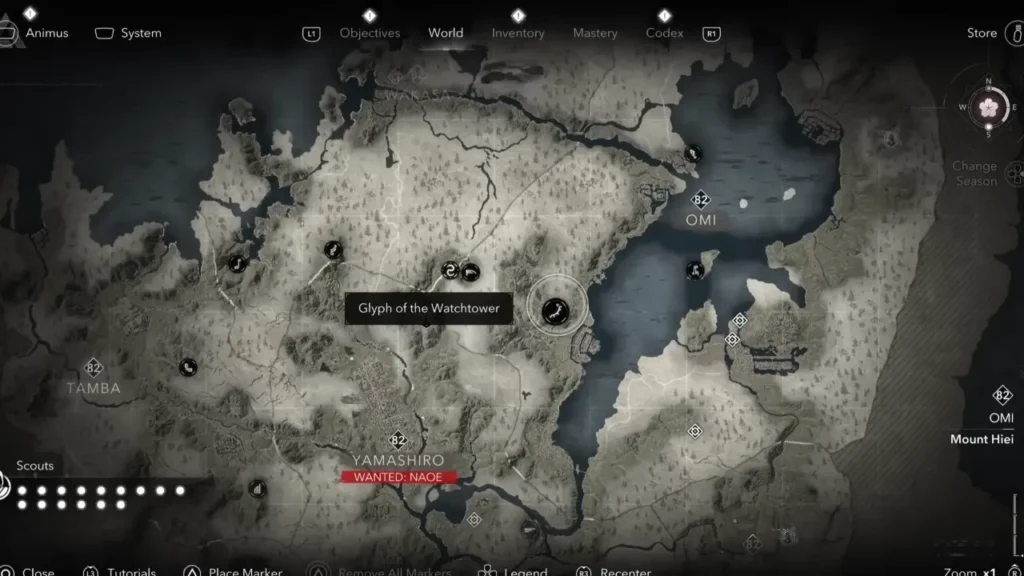This screenshot has height=576, width=1024.
Task: Open the Animus menu
Action: [x=46, y=33]
